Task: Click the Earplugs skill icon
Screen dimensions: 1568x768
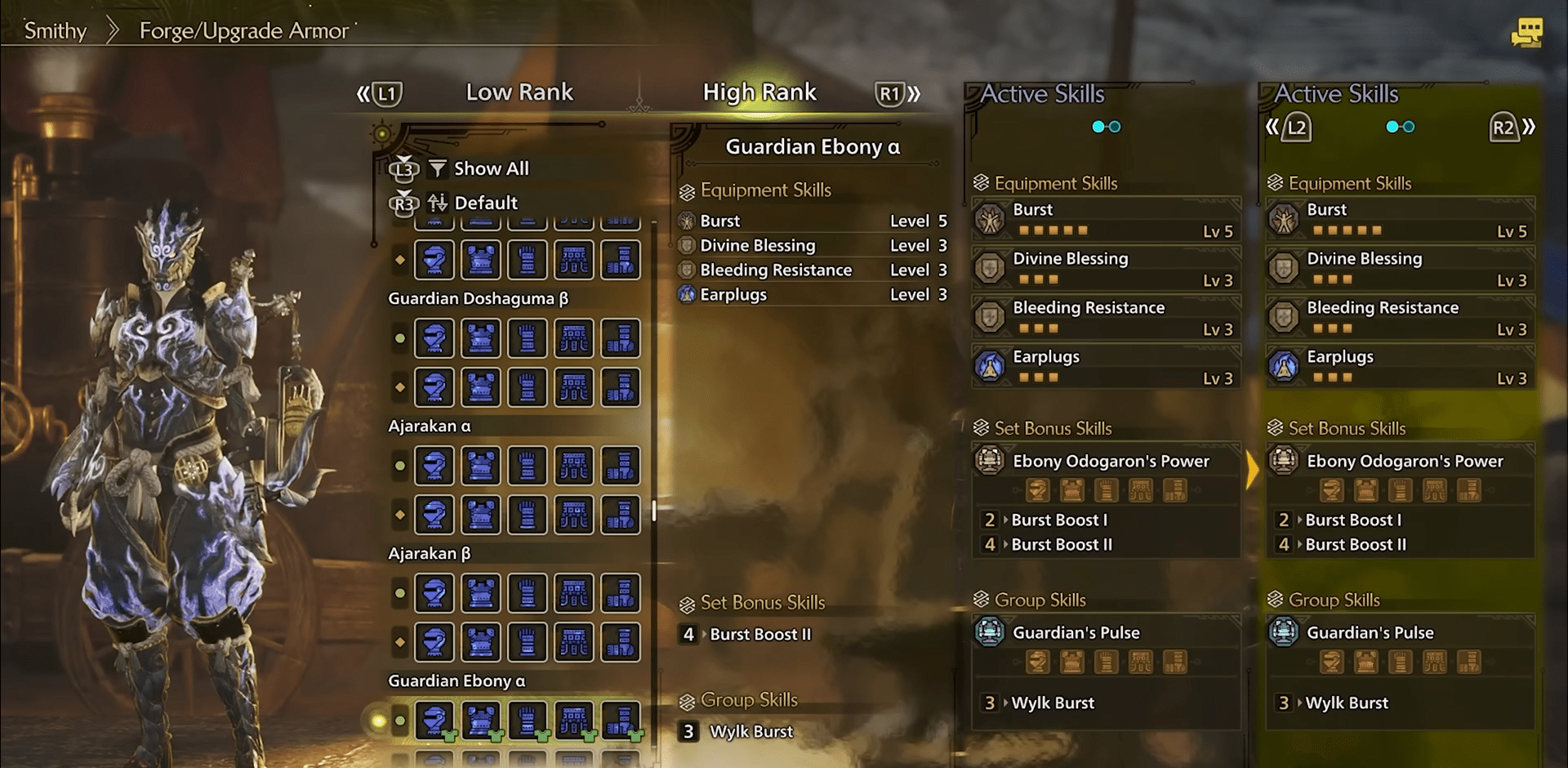Action: coord(991,366)
